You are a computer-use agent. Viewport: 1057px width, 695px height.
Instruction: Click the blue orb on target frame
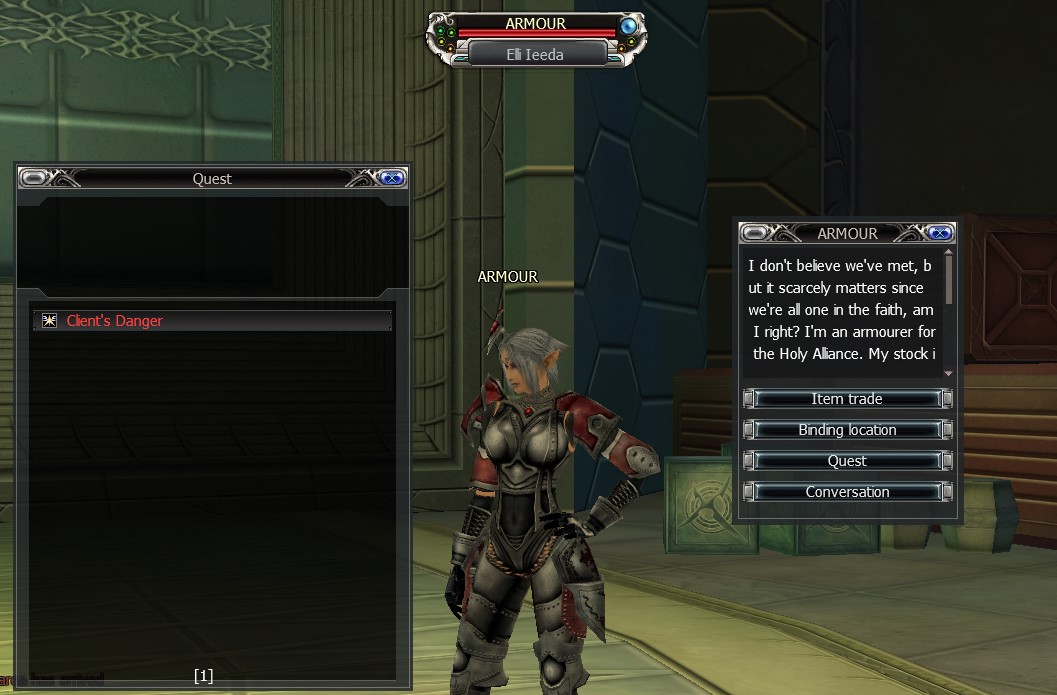pyautogui.click(x=628, y=26)
